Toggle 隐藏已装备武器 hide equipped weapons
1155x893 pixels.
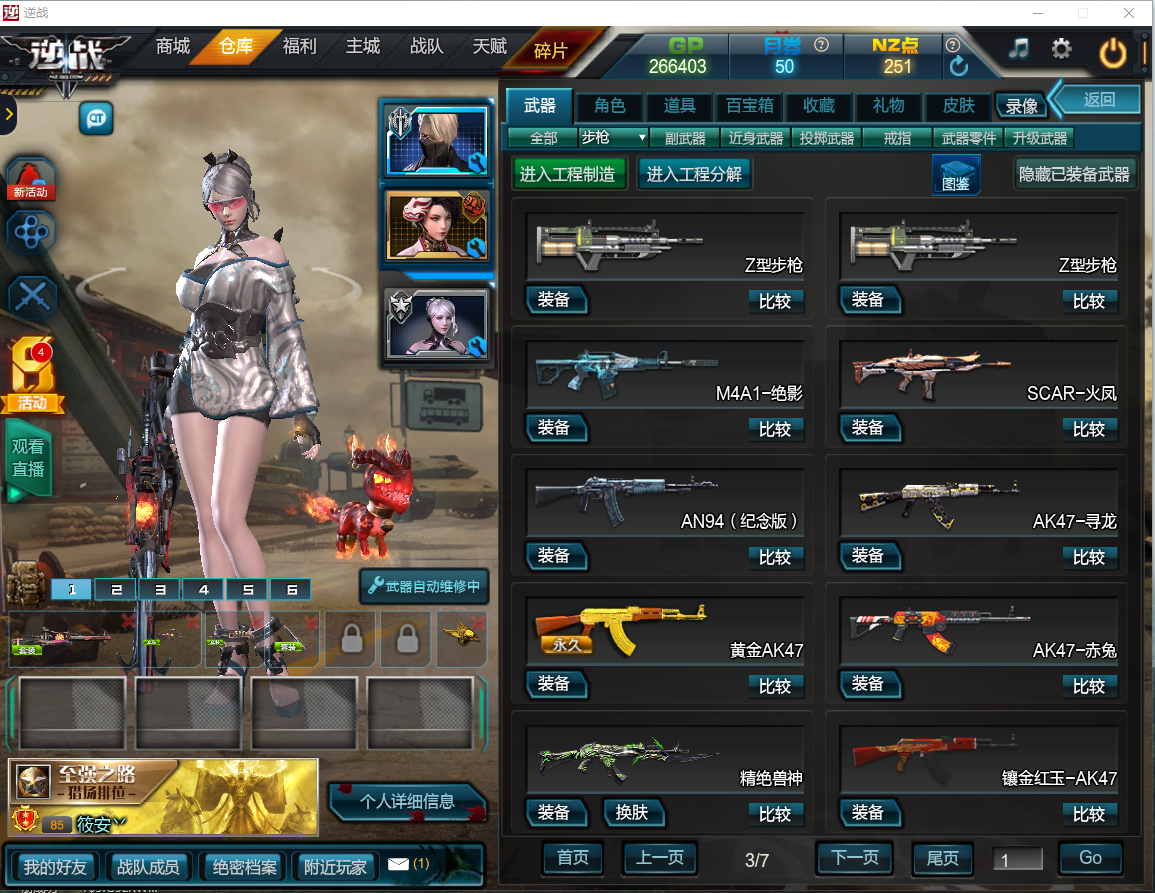[1075, 174]
